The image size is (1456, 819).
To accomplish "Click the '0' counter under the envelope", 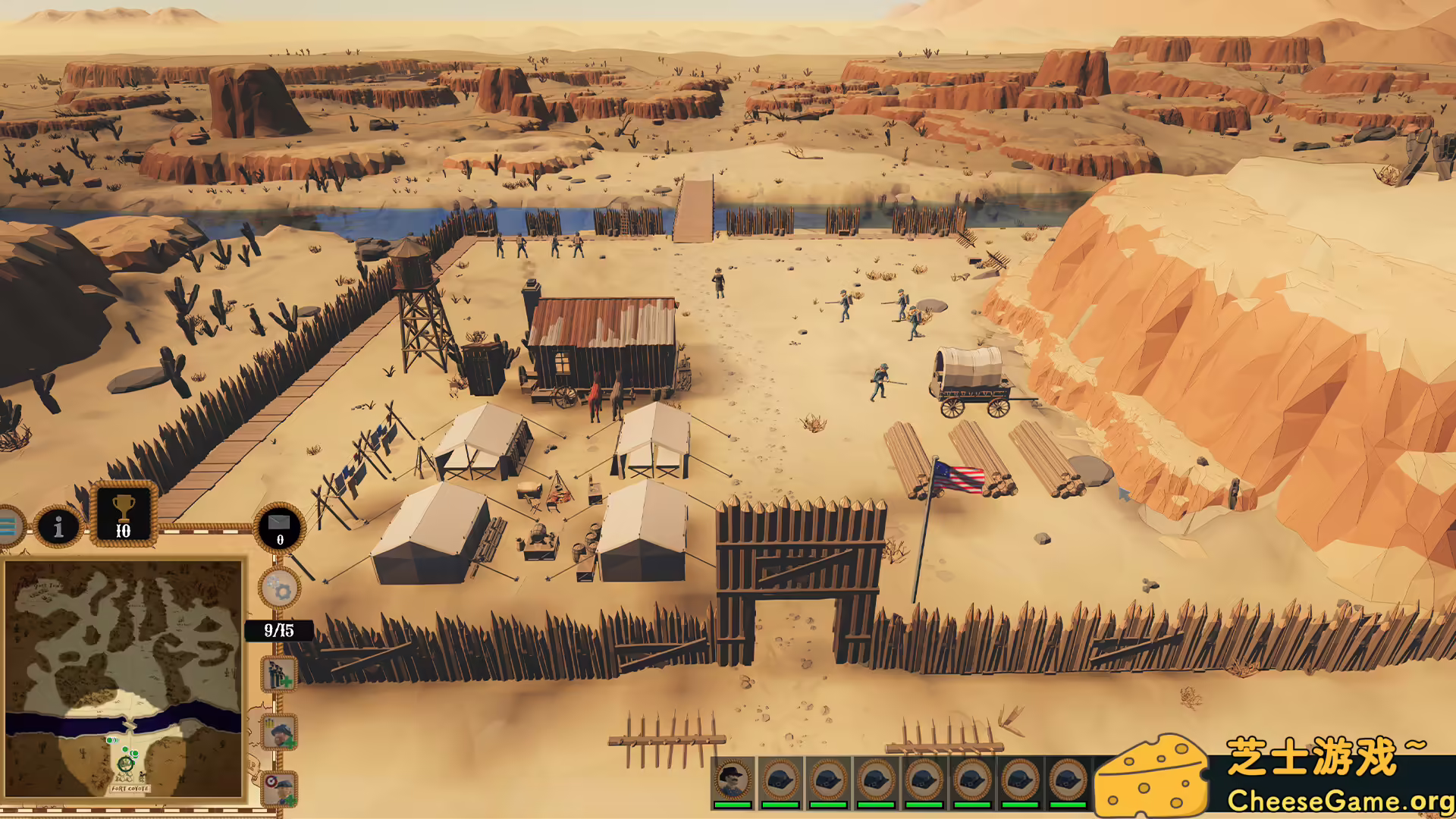I will point(279,541).
